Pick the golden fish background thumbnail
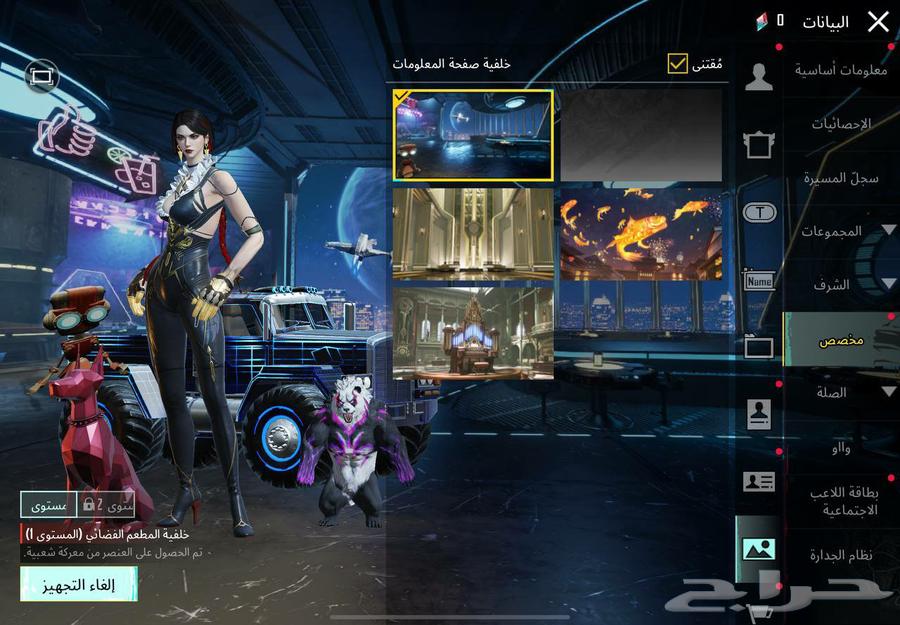Viewport: 900px width, 625px height. 641,233
